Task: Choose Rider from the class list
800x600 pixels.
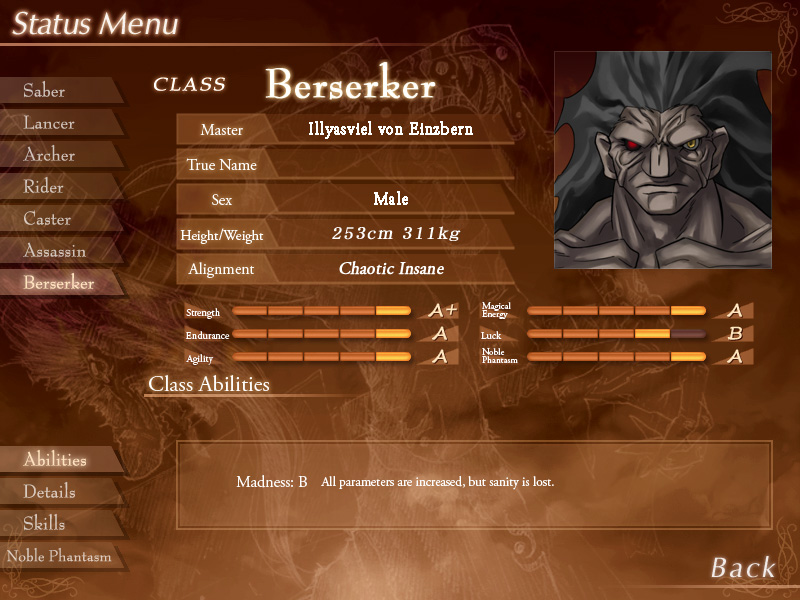Action: click(44, 187)
